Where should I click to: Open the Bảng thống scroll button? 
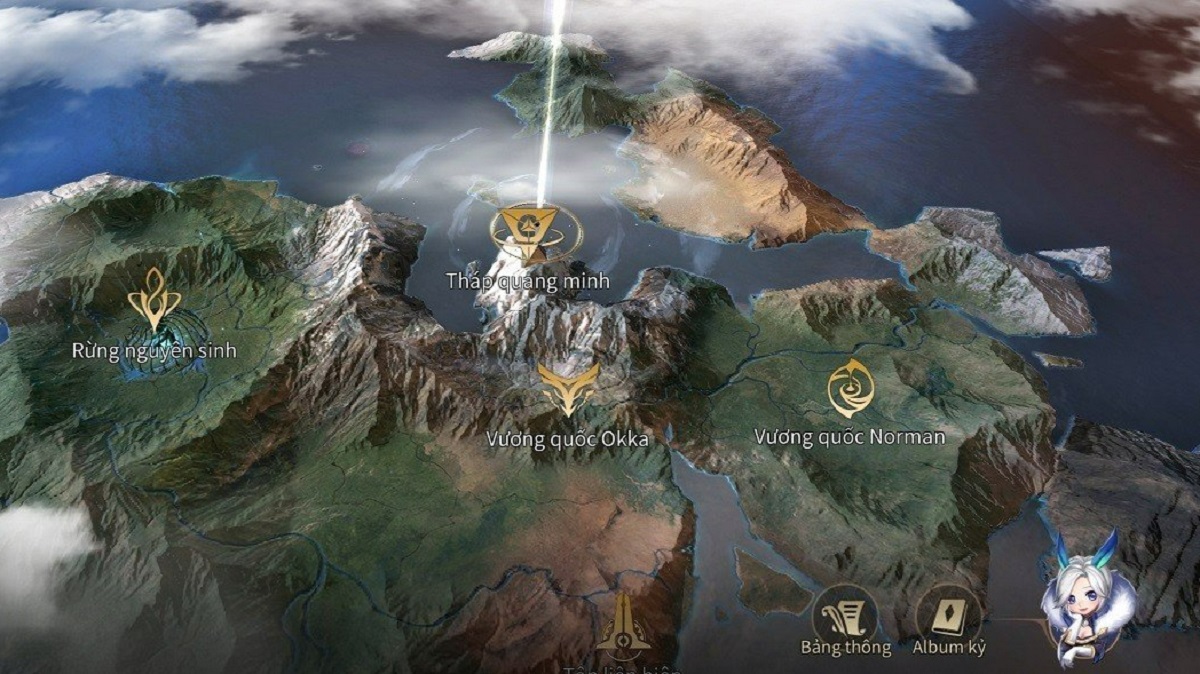point(845,614)
